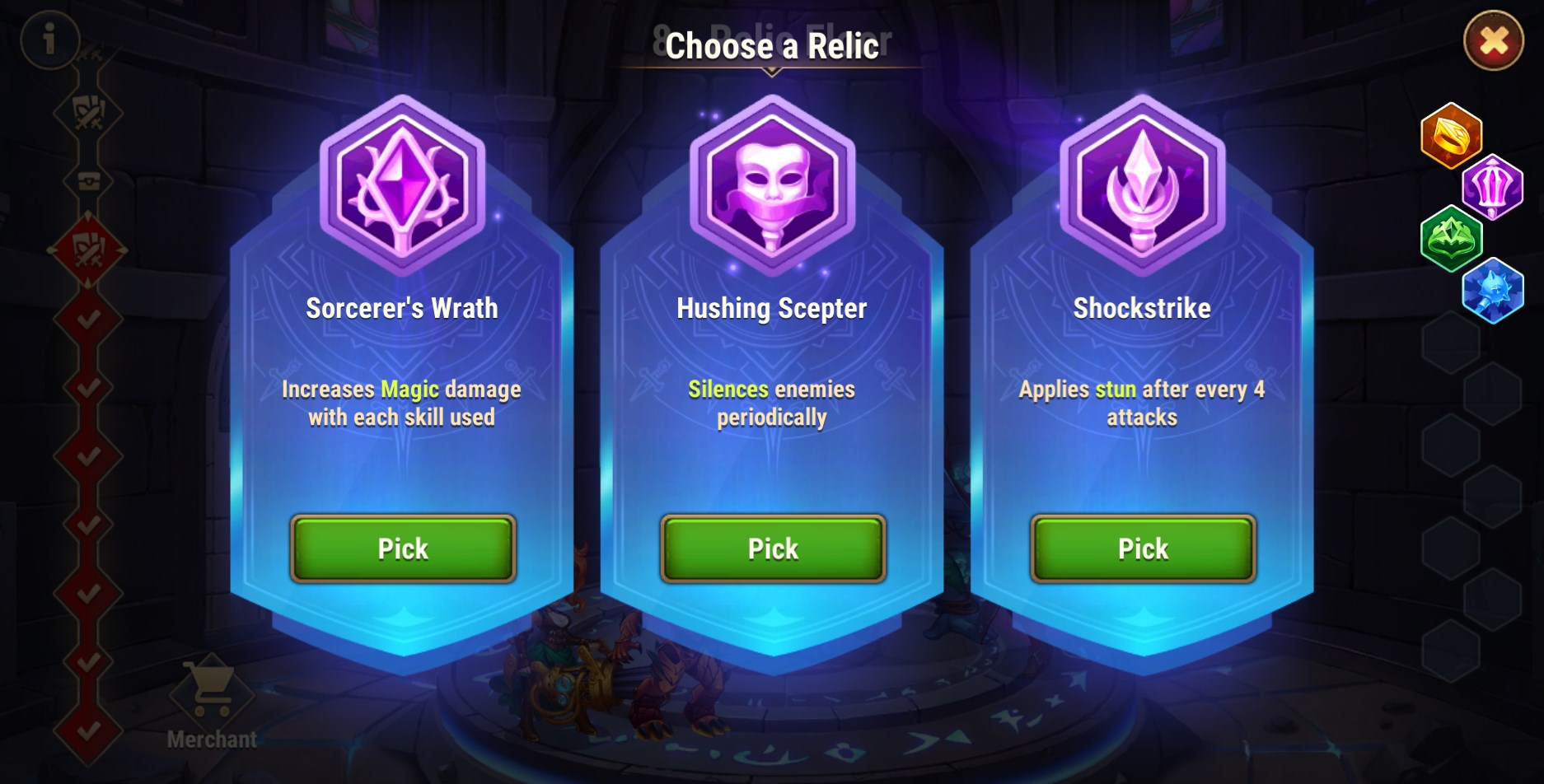Select the Hushing Scepter mask icon
The width and height of the screenshot is (1544, 784).
tap(772, 184)
